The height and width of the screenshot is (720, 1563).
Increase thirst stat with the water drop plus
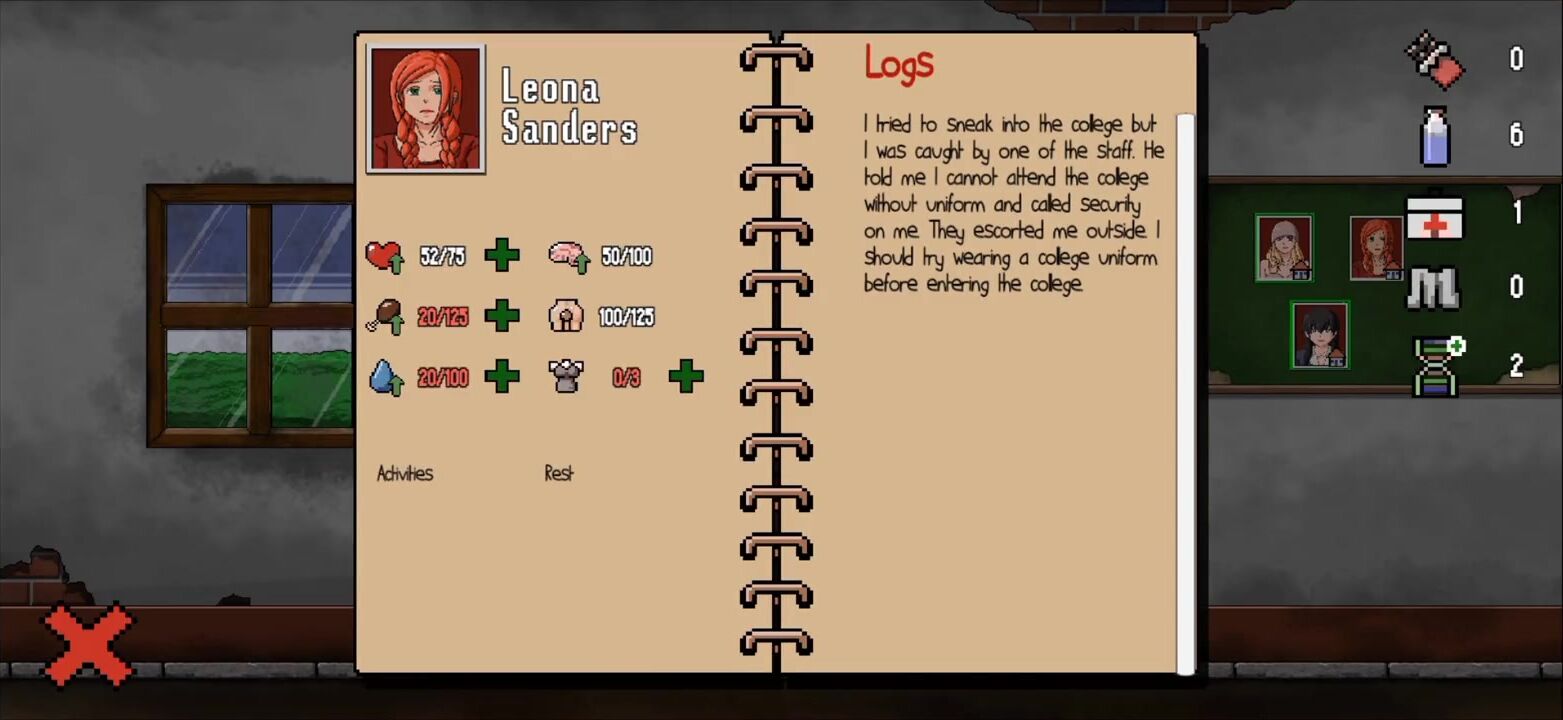click(x=502, y=377)
